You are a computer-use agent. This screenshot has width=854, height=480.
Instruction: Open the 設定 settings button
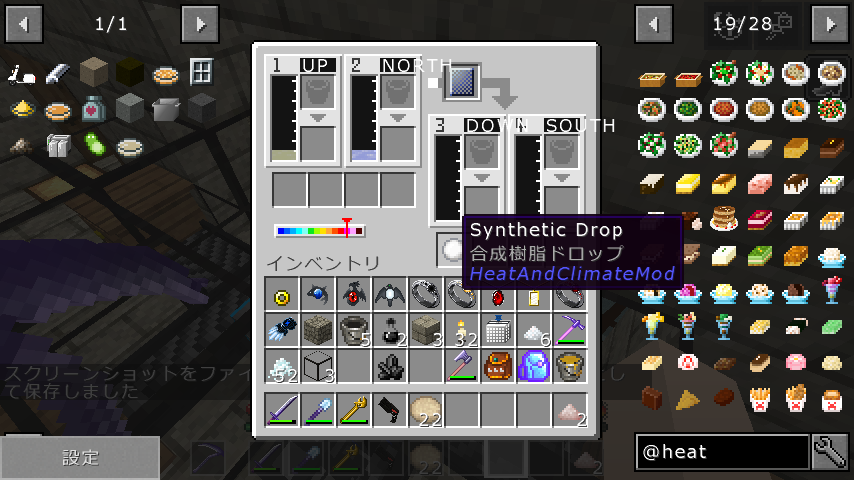coord(80,457)
